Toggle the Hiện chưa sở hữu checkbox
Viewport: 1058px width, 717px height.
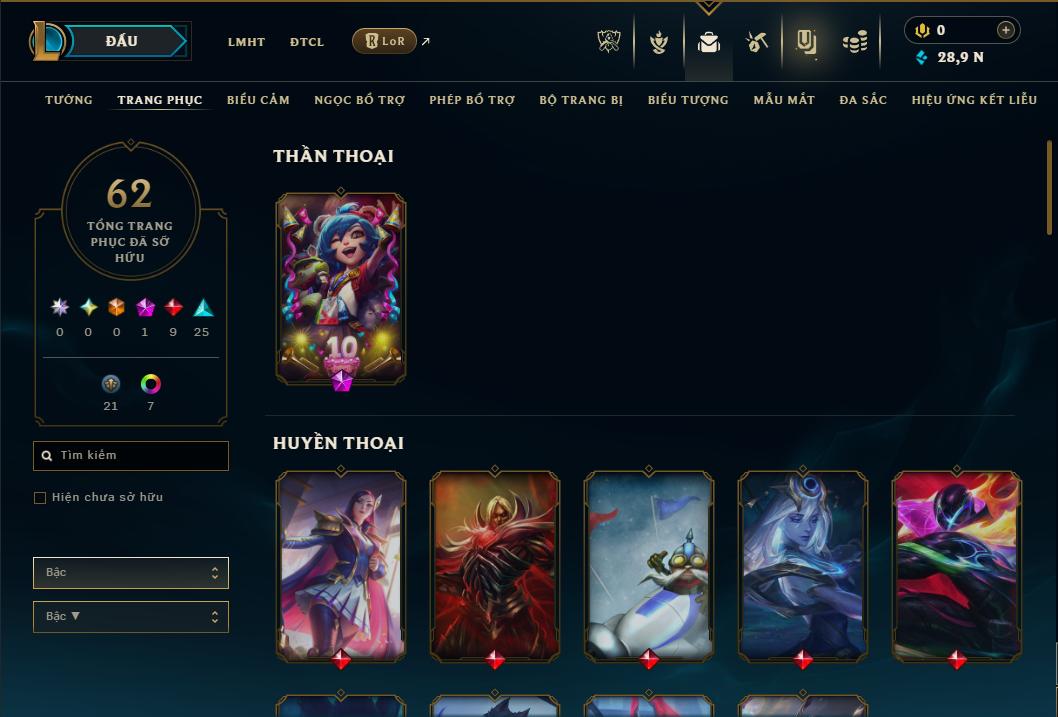40,498
